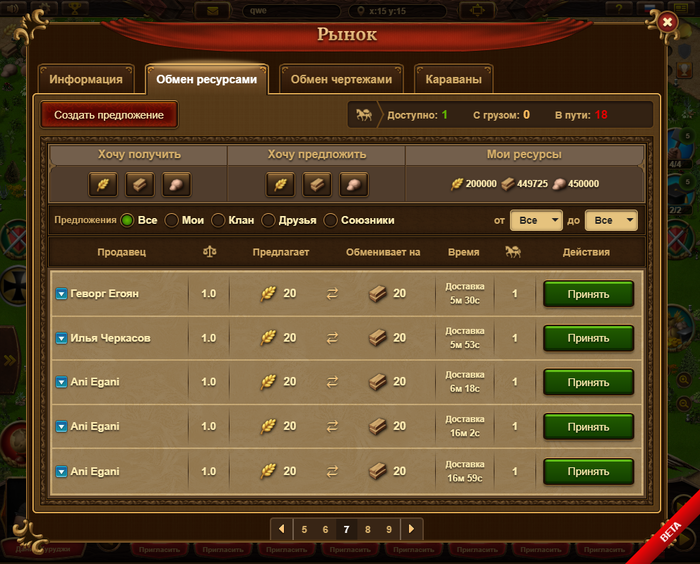Viewport: 700px width, 564px height.
Task: Switch to the Информация tab
Action: coord(86,79)
